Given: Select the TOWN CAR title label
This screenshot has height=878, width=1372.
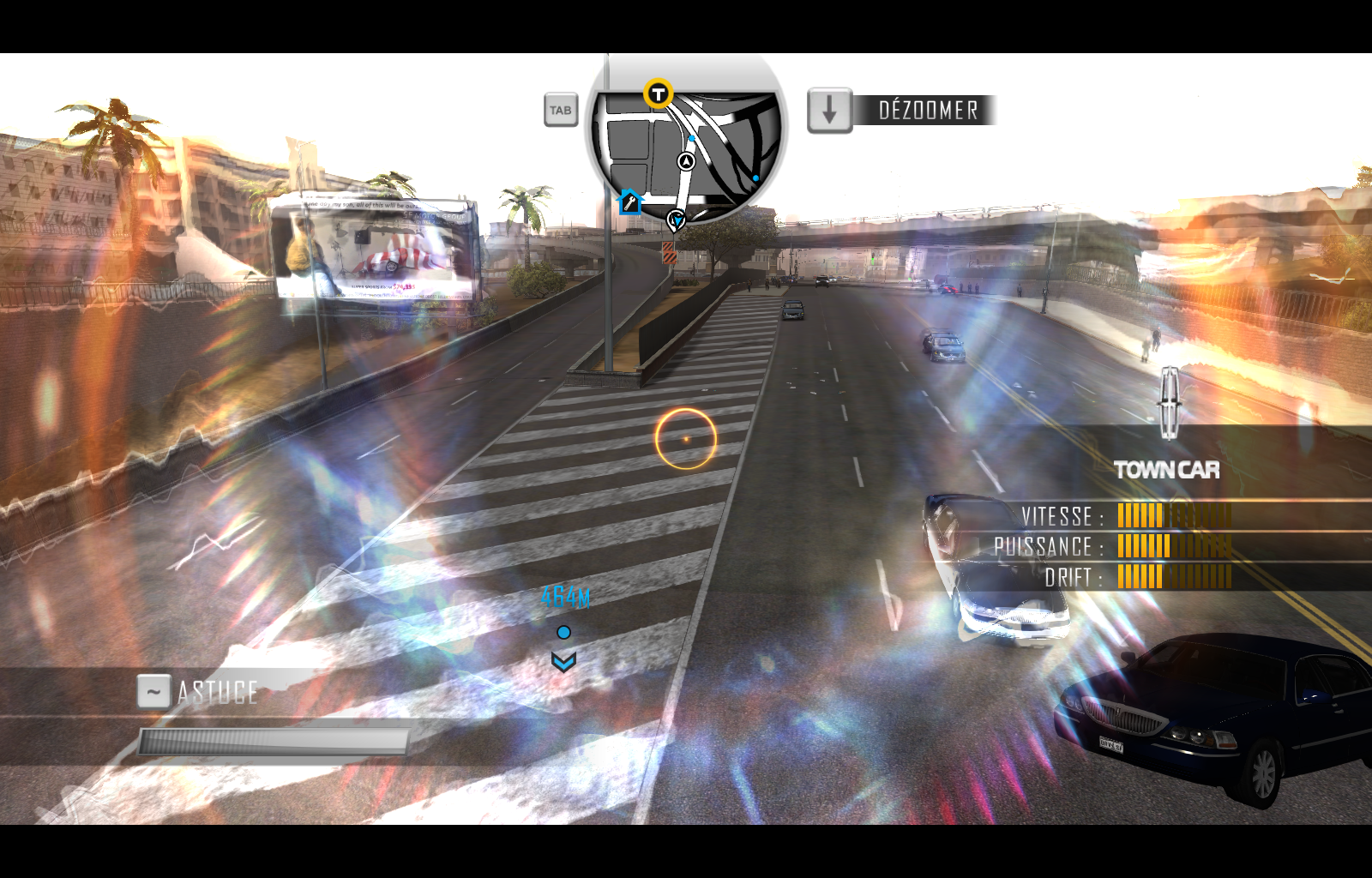Looking at the screenshot, I should point(1166,470).
